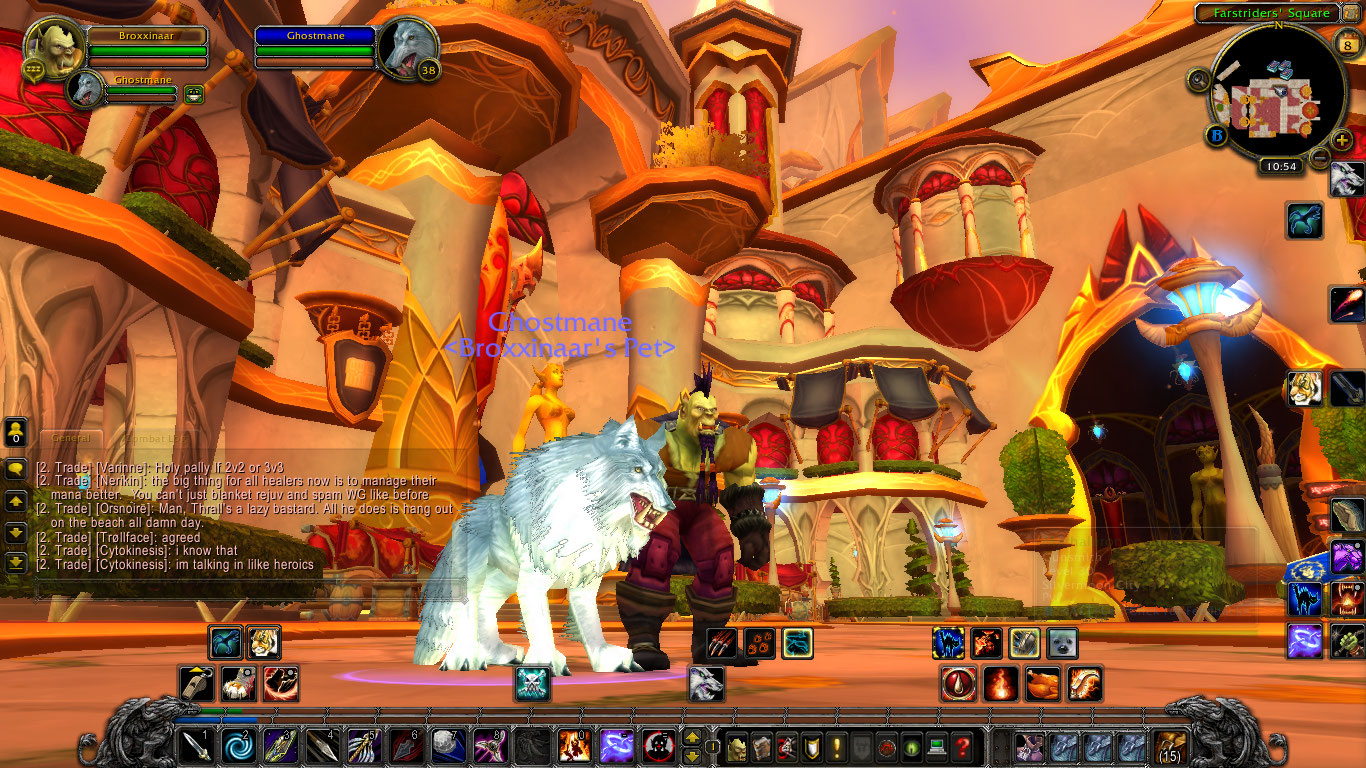Zoom out the minimap with the minus button
The image size is (1366, 768).
1319,157
